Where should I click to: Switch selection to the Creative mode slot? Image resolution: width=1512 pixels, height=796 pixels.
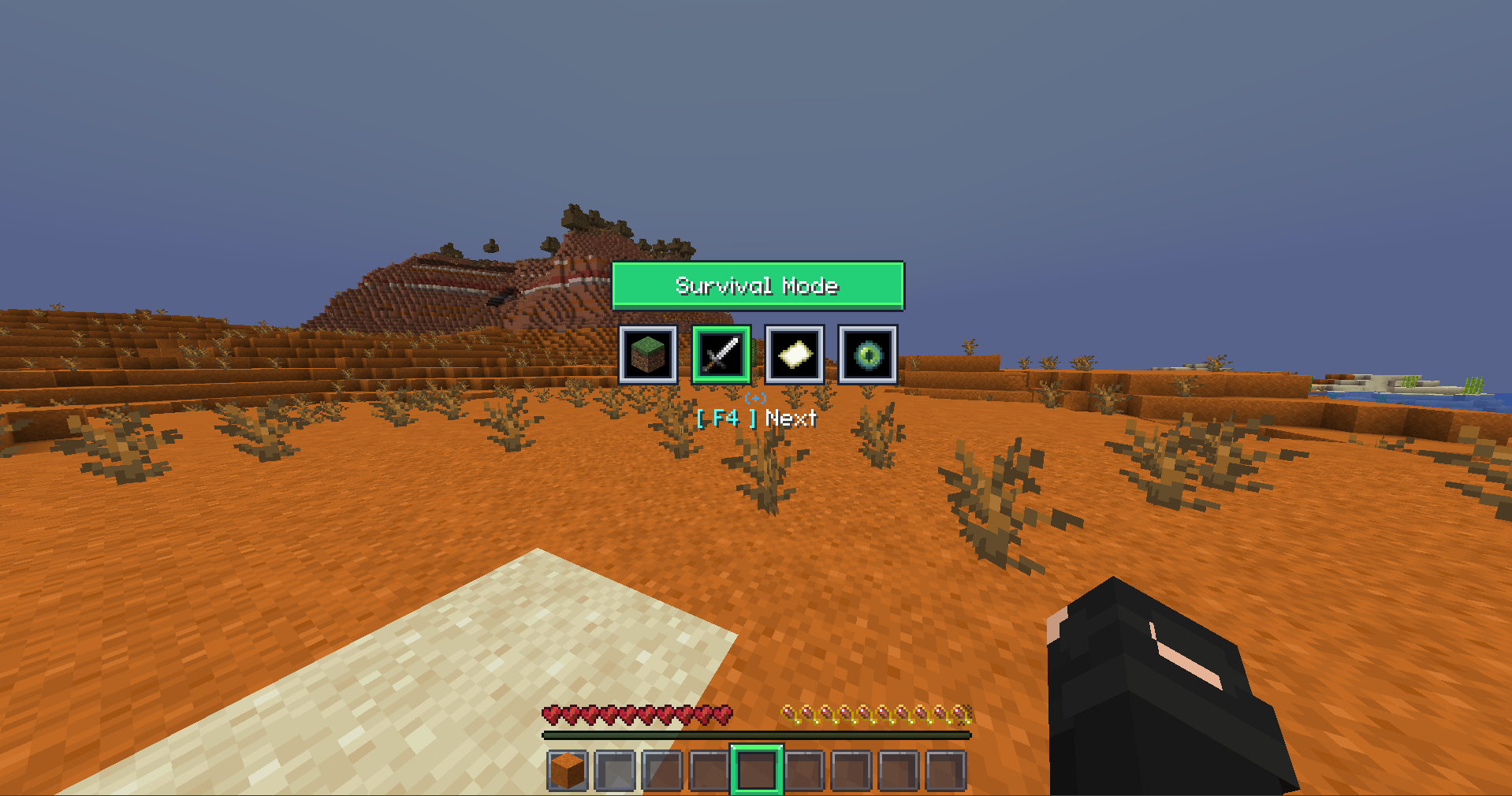(648, 355)
